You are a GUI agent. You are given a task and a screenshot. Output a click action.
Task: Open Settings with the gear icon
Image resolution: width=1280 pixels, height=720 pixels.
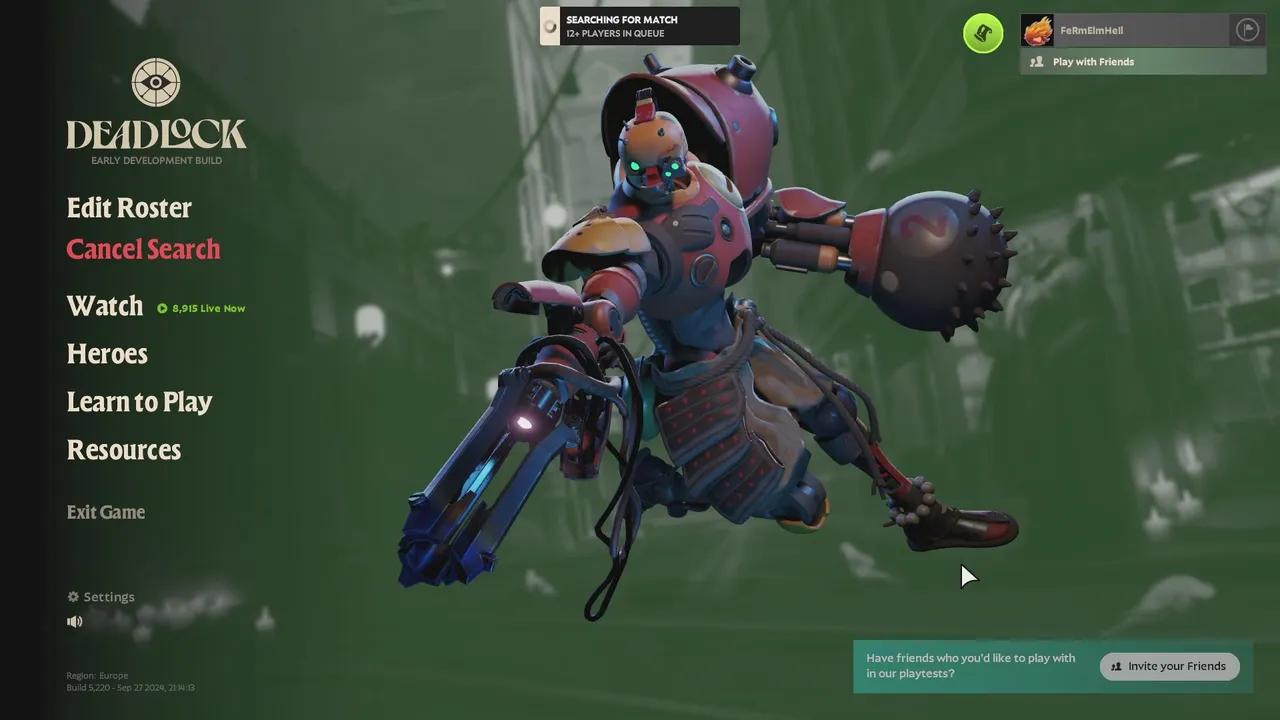point(101,597)
